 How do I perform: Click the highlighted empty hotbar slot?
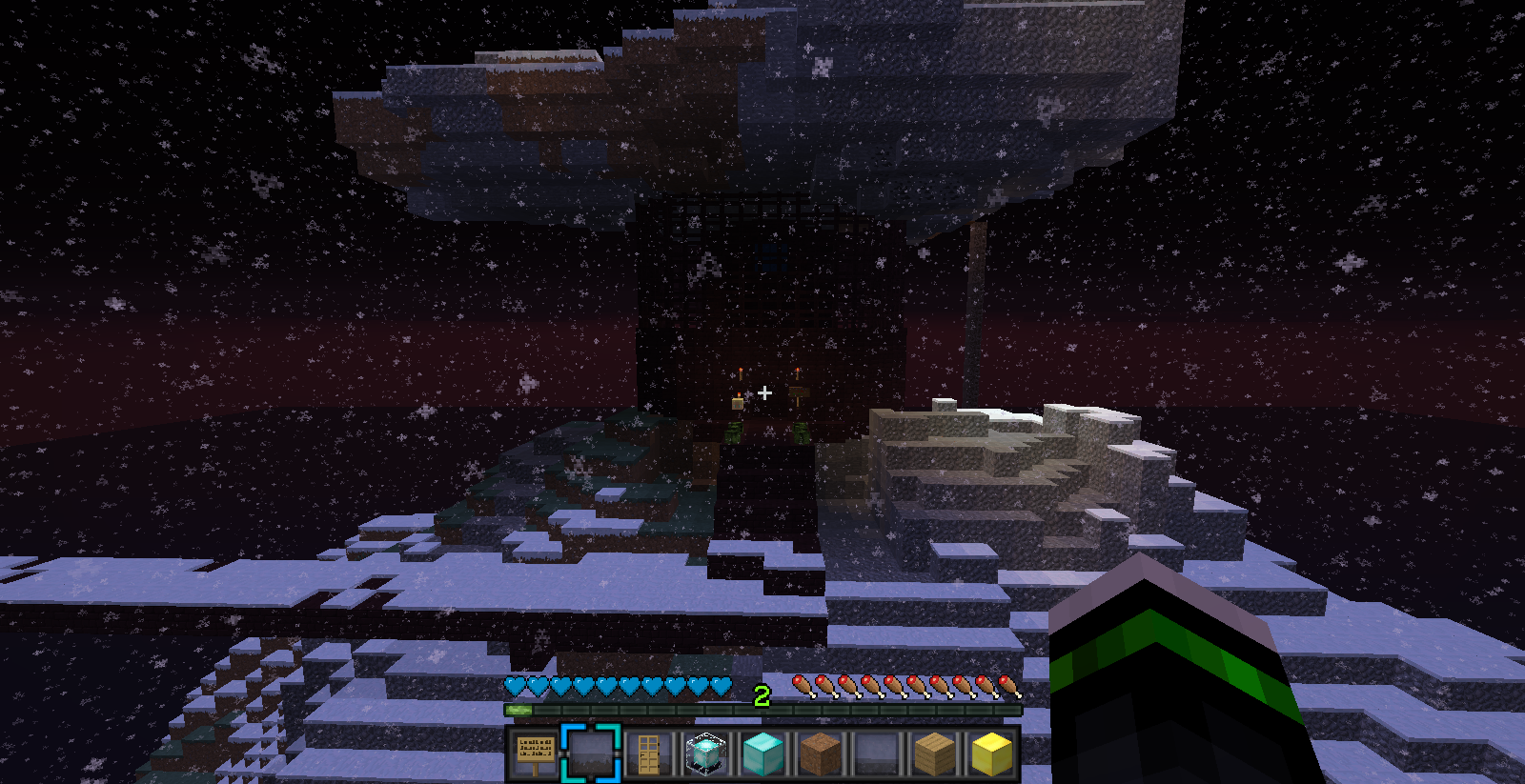click(592, 754)
